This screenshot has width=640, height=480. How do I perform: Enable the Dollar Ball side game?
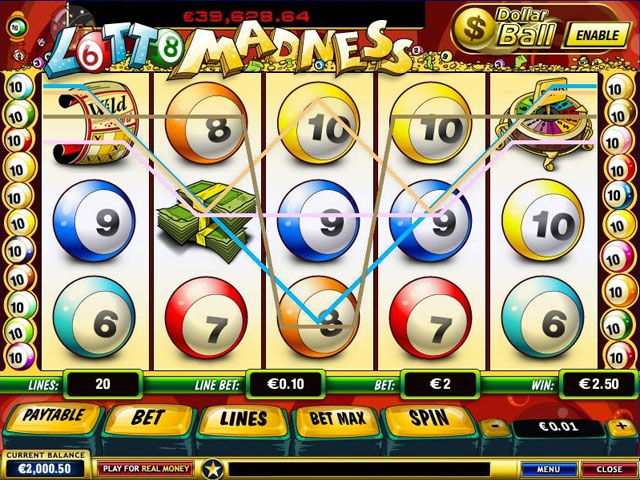[597, 34]
